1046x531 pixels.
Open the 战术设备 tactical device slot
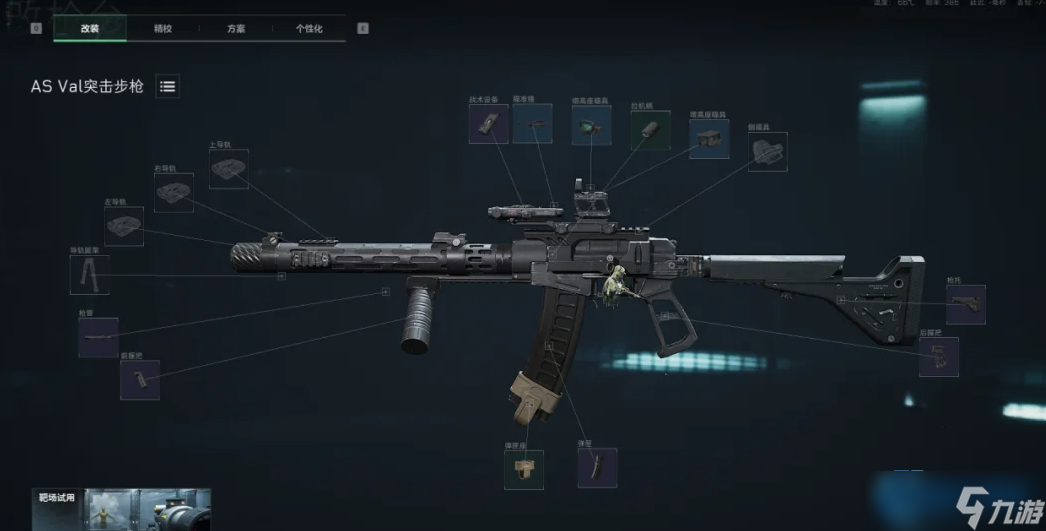[489, 124]
